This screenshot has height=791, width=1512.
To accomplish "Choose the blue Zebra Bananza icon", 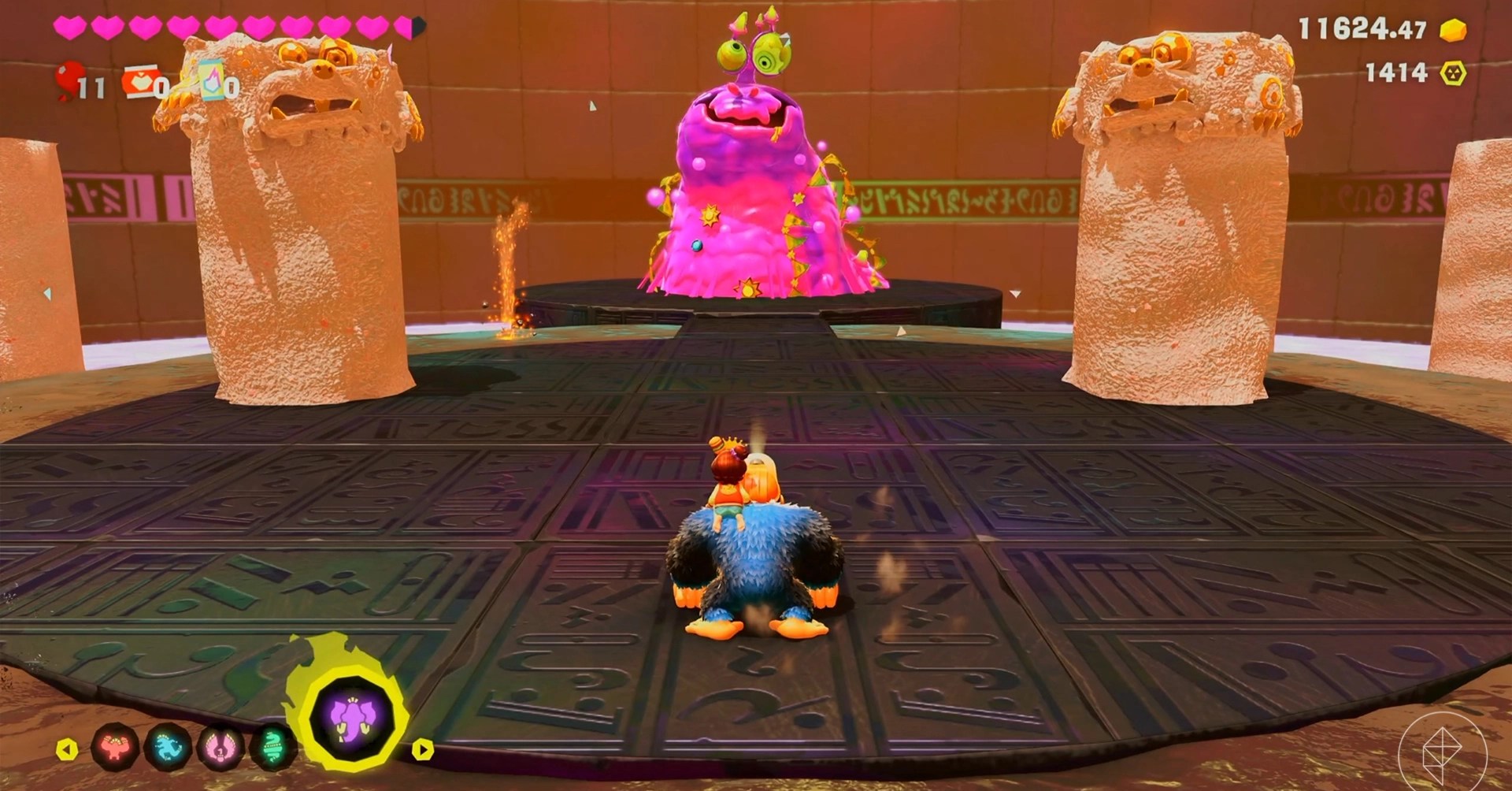I will [169, 745].
